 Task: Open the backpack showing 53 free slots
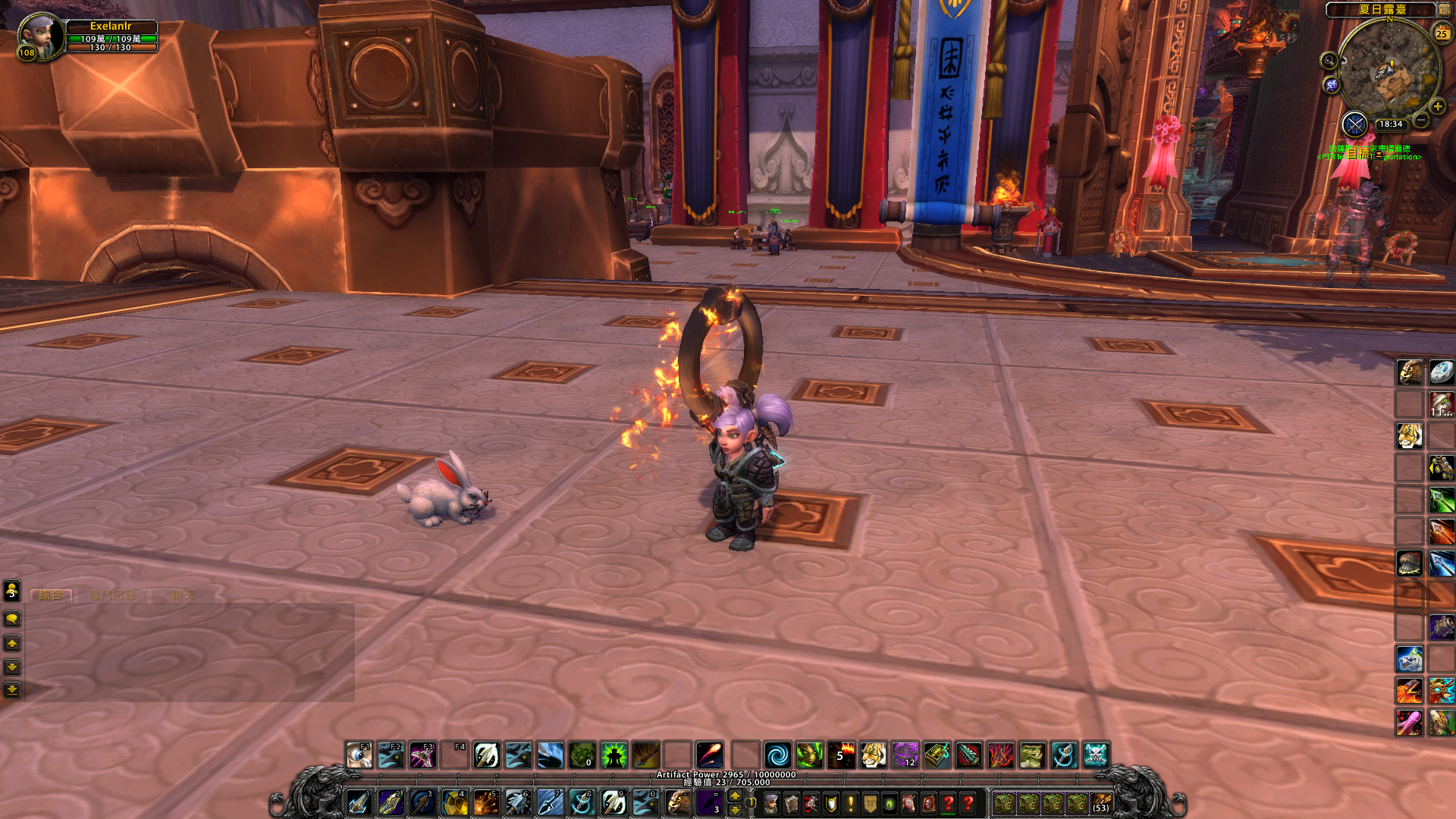(x=1101, y=803)
